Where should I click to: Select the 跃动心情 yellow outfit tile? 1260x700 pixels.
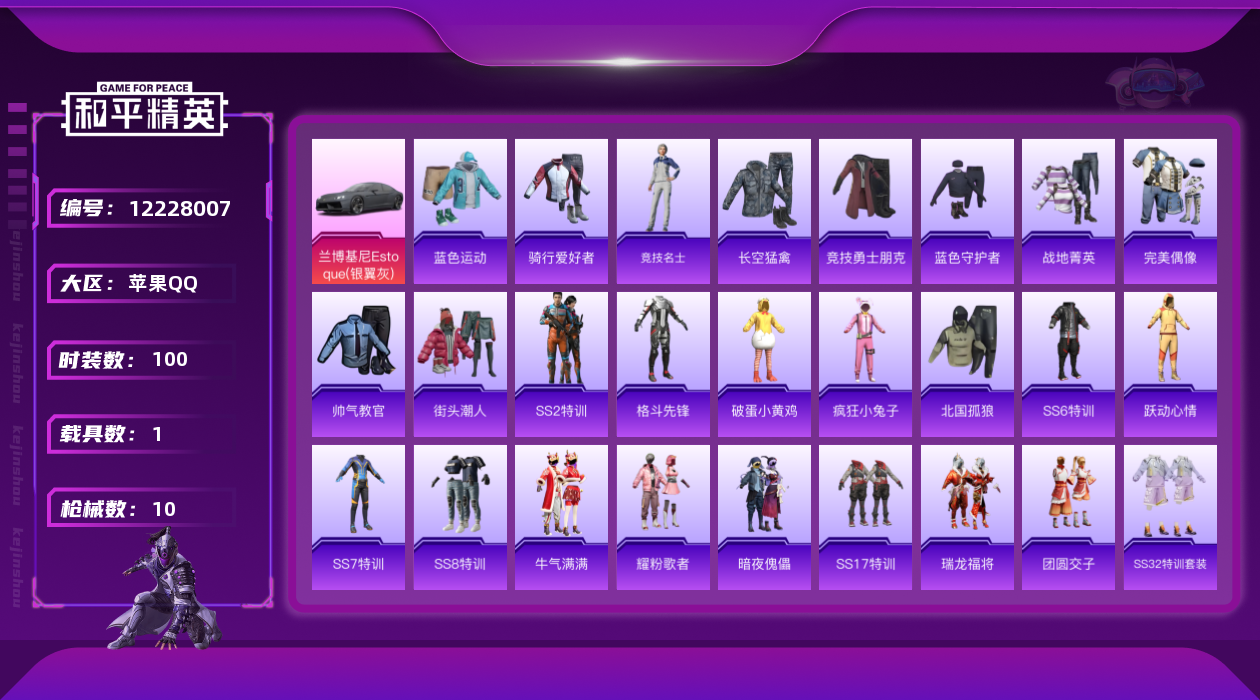tap(1170, 364)
